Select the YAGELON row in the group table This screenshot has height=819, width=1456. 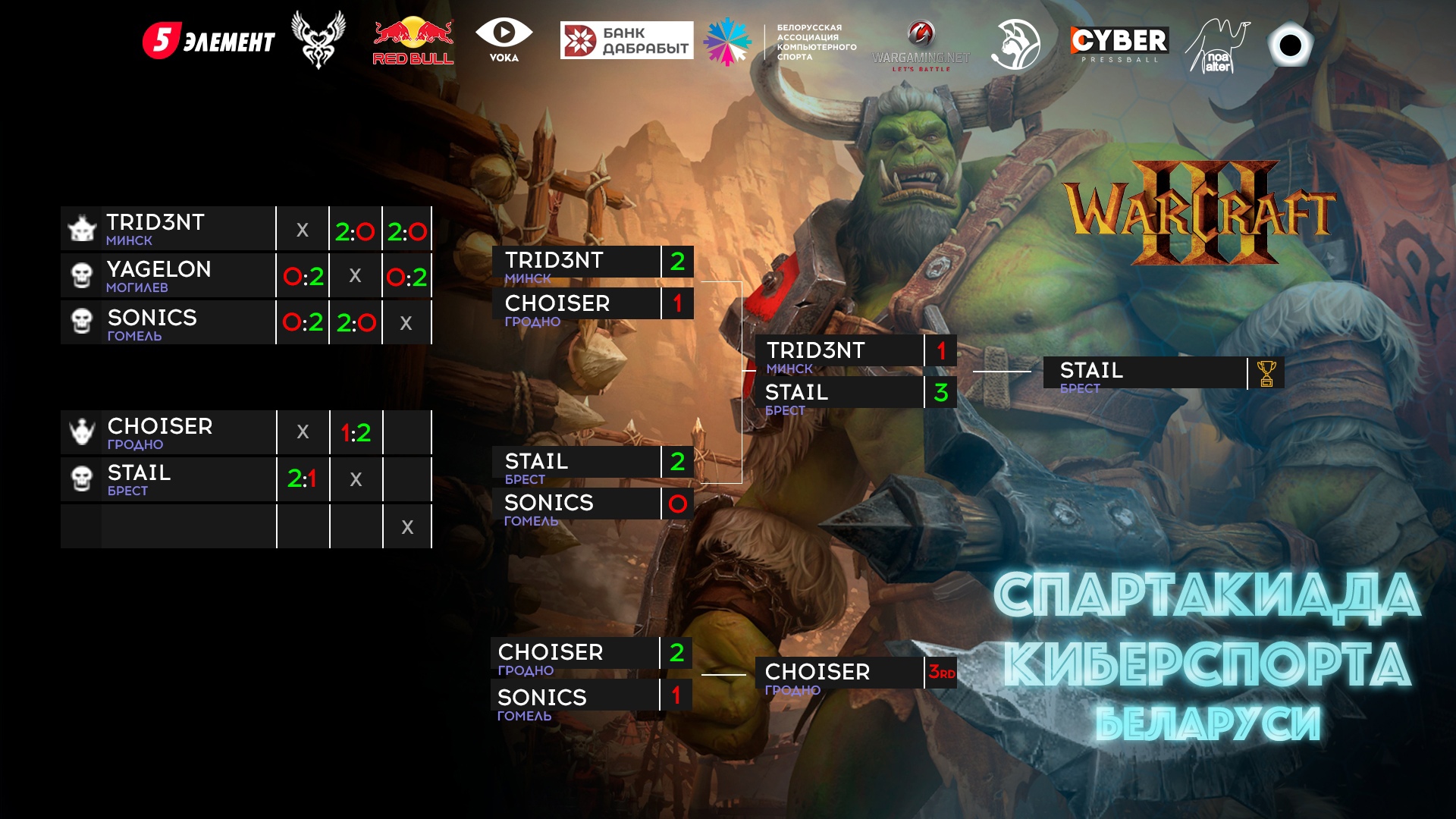(168, 275)
